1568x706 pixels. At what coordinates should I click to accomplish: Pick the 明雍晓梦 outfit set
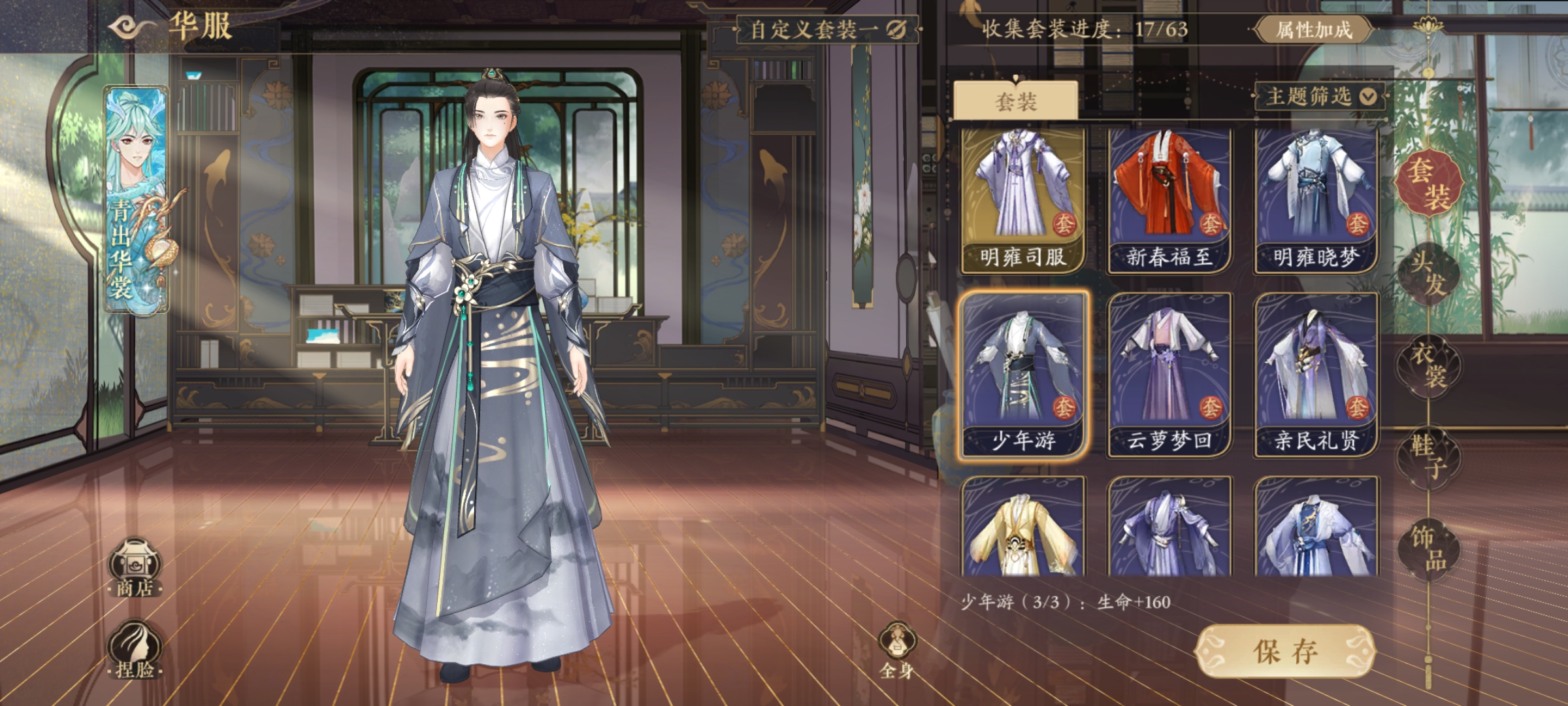[1315, 199]
